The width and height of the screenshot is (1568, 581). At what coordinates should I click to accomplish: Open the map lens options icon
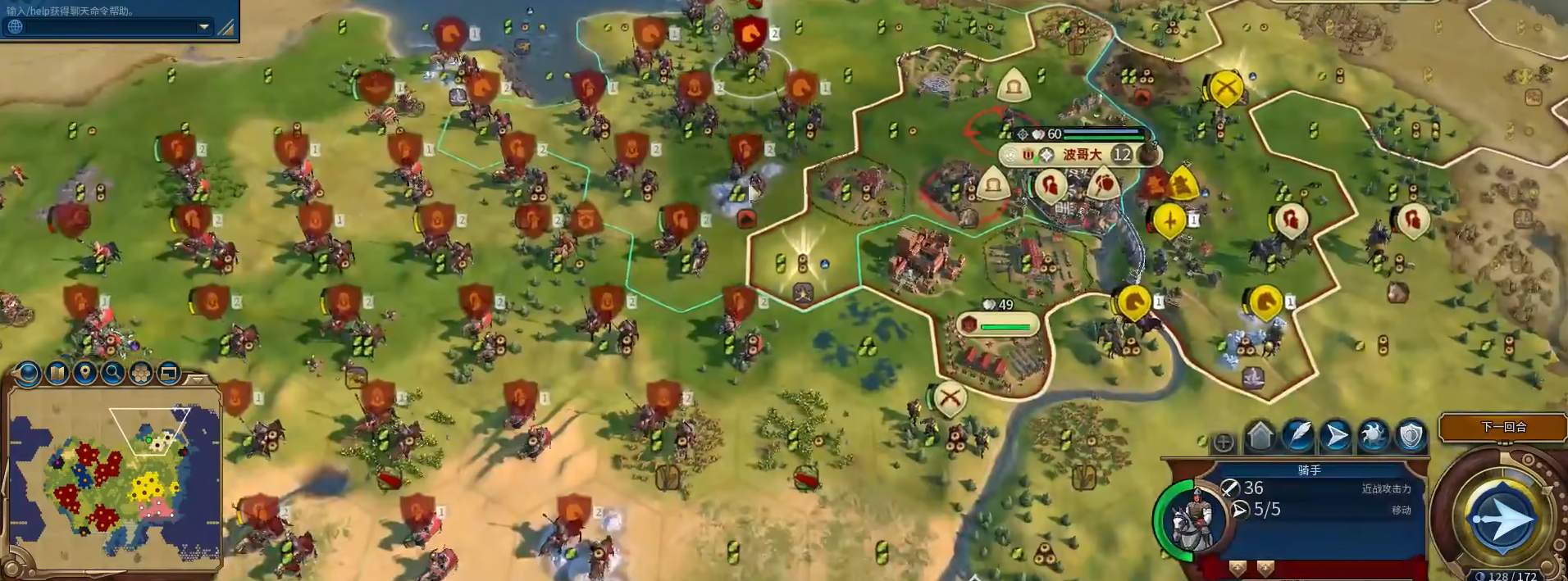(57, 374)
